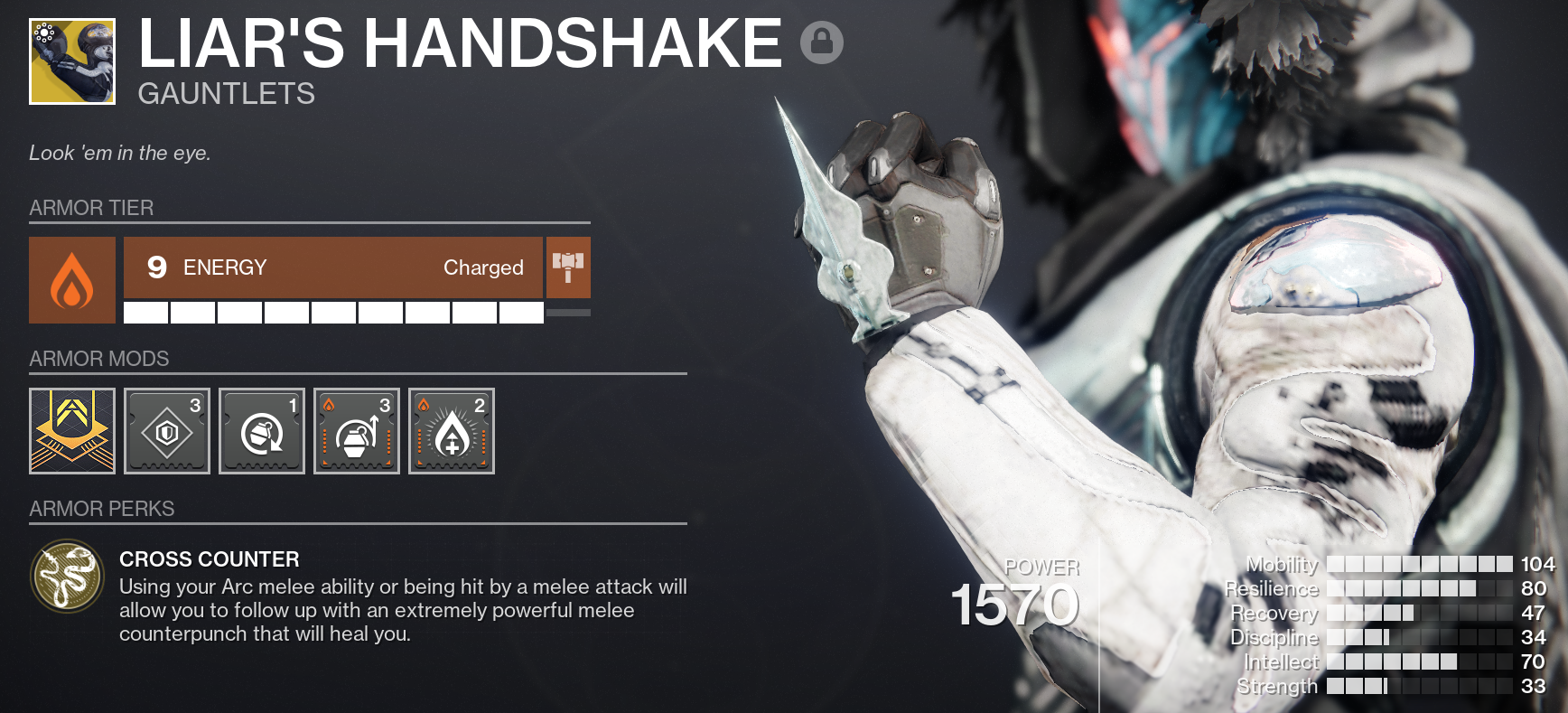
Task: Select the Liar's Handshake item thumbnail
Action: click(x=72, y=61)
